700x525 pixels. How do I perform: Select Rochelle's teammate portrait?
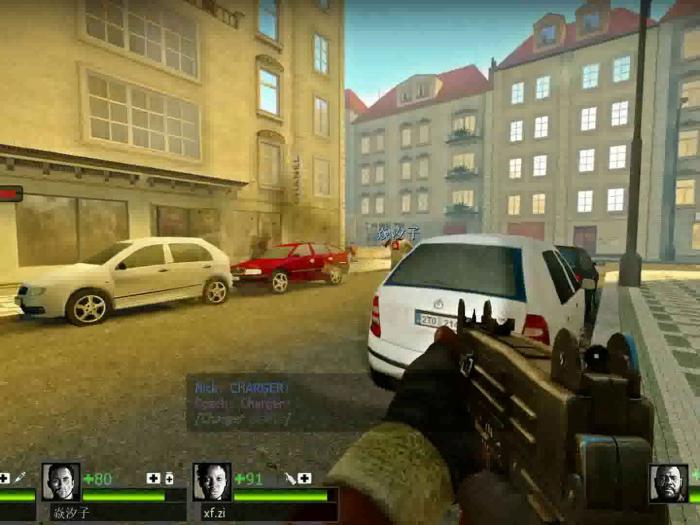[x=212, y=481]
